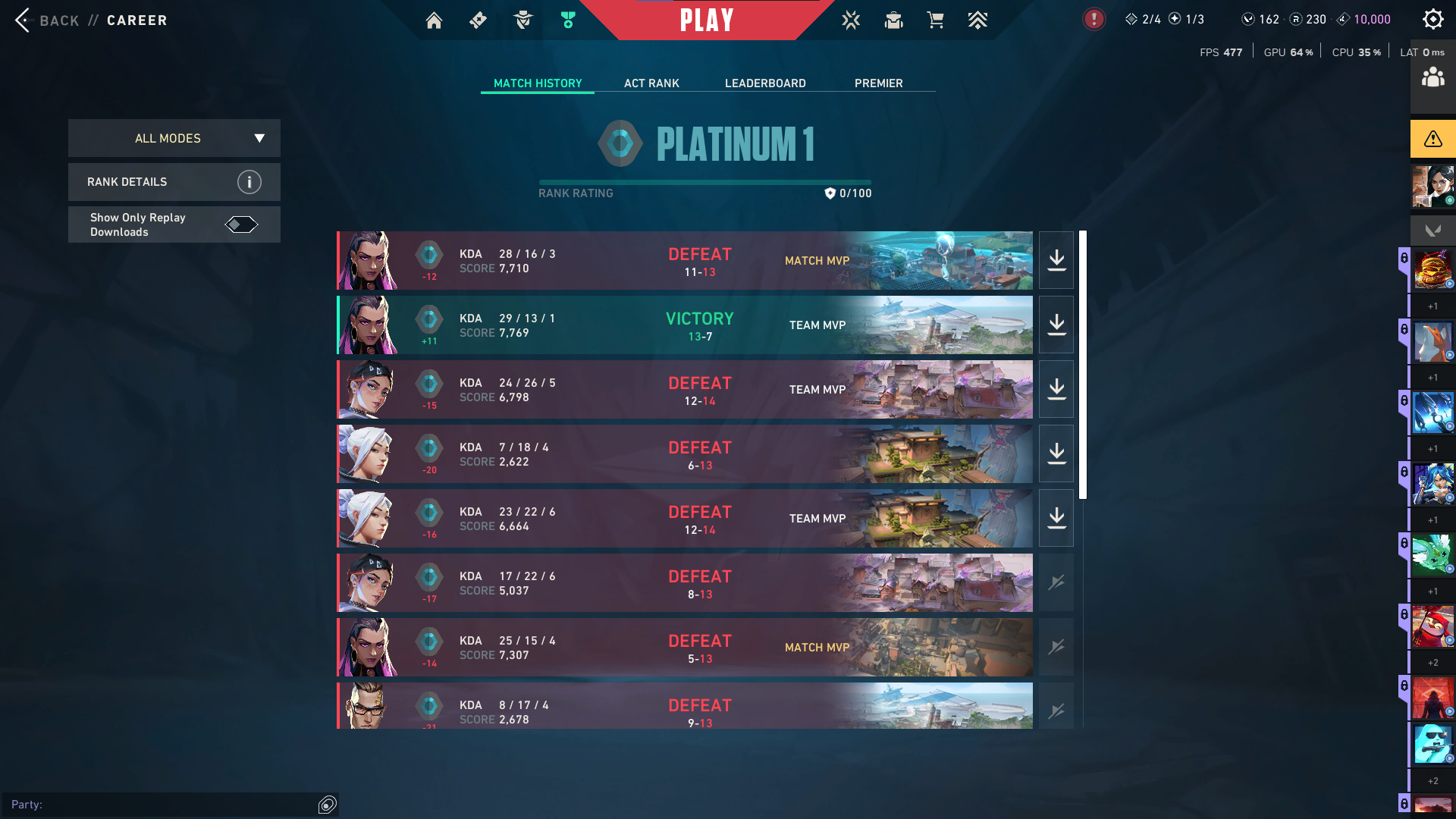Open the 5-13 defeat Match MVP row

682,648
